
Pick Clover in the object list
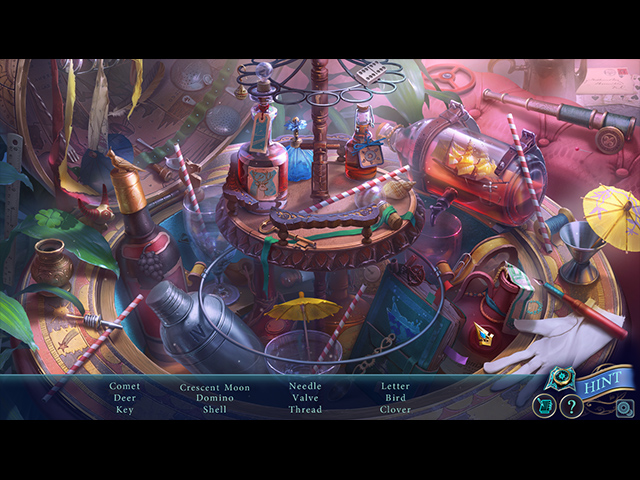tap(395, 410)
